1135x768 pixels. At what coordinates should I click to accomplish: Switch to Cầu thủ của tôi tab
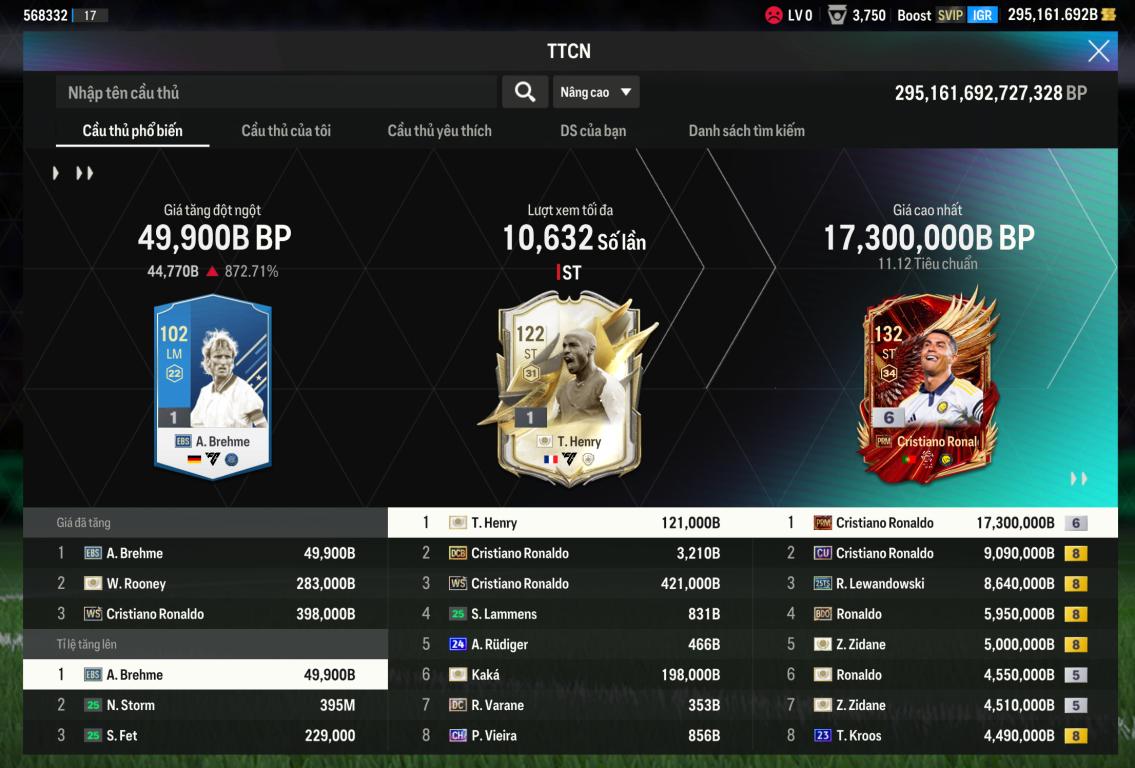click(x=286, y=131)
